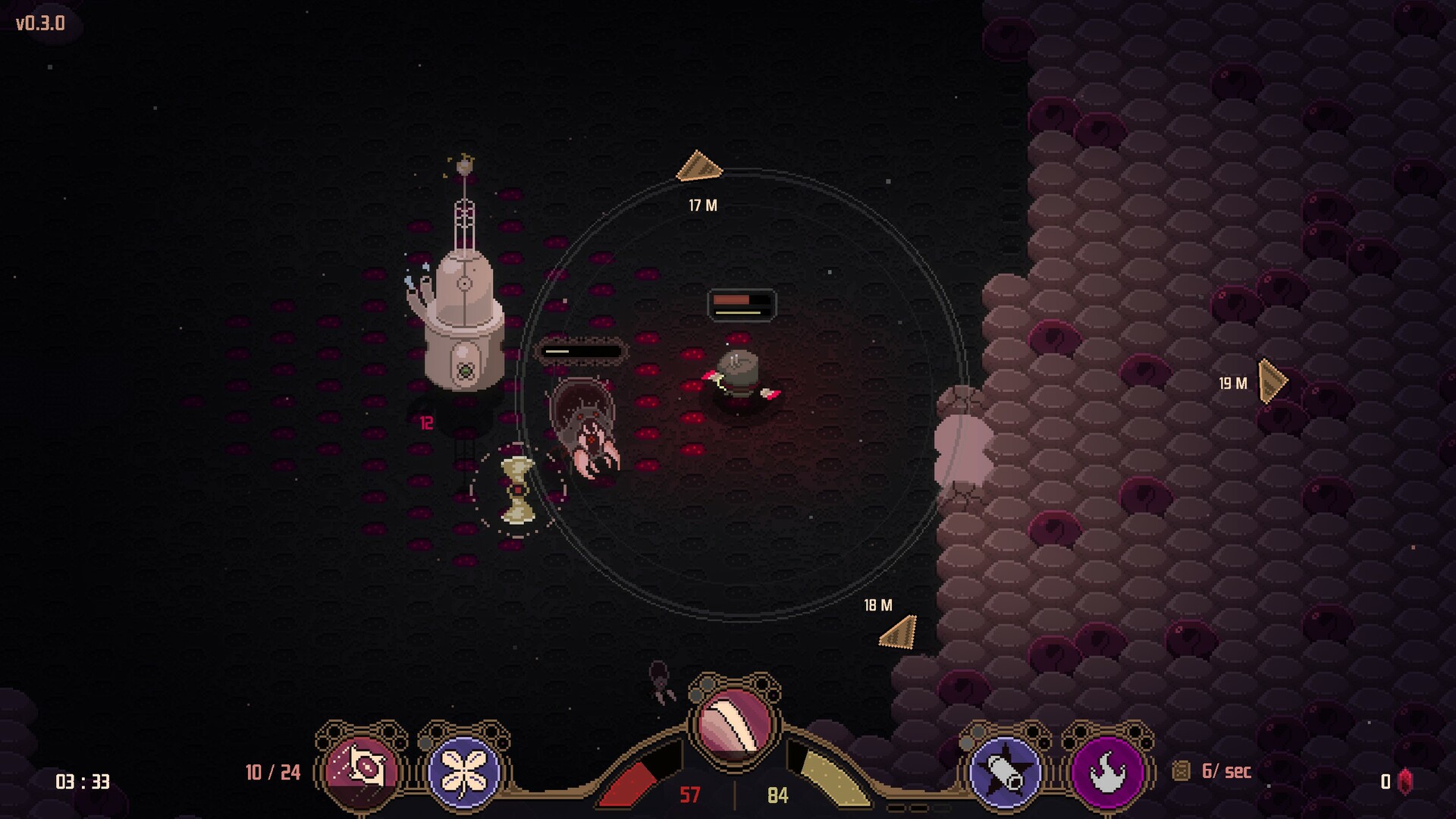Activate the white flame ability icon
1456x819 pixels.
pos(1107,771)
